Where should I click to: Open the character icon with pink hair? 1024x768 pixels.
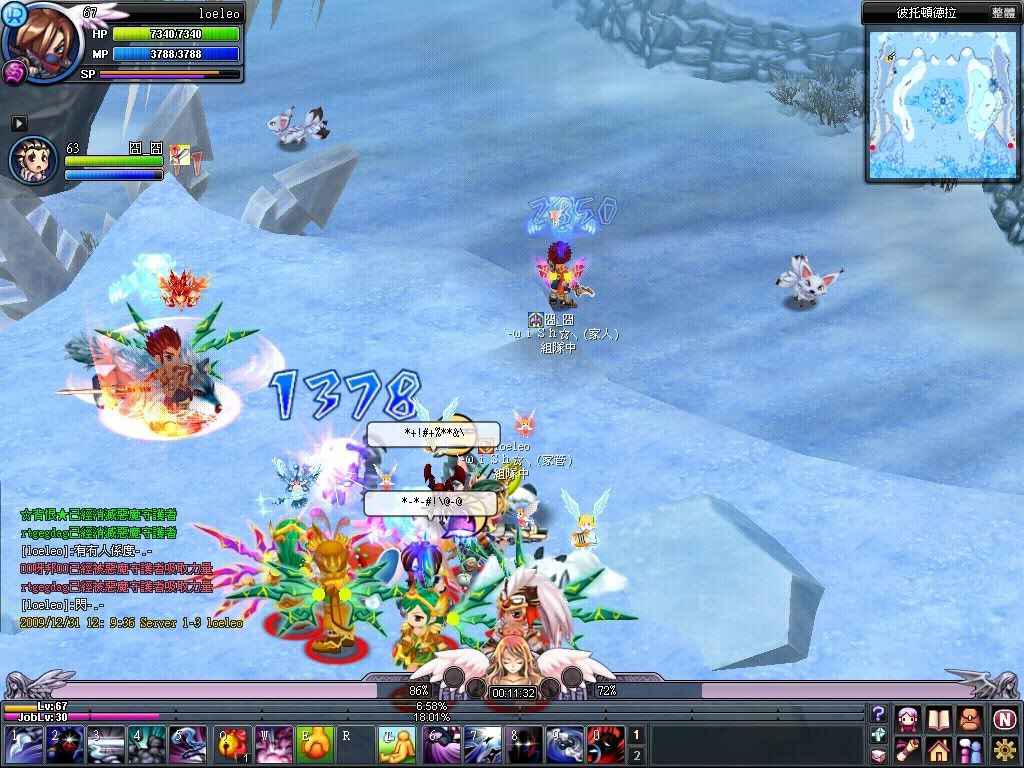point(908,718)
